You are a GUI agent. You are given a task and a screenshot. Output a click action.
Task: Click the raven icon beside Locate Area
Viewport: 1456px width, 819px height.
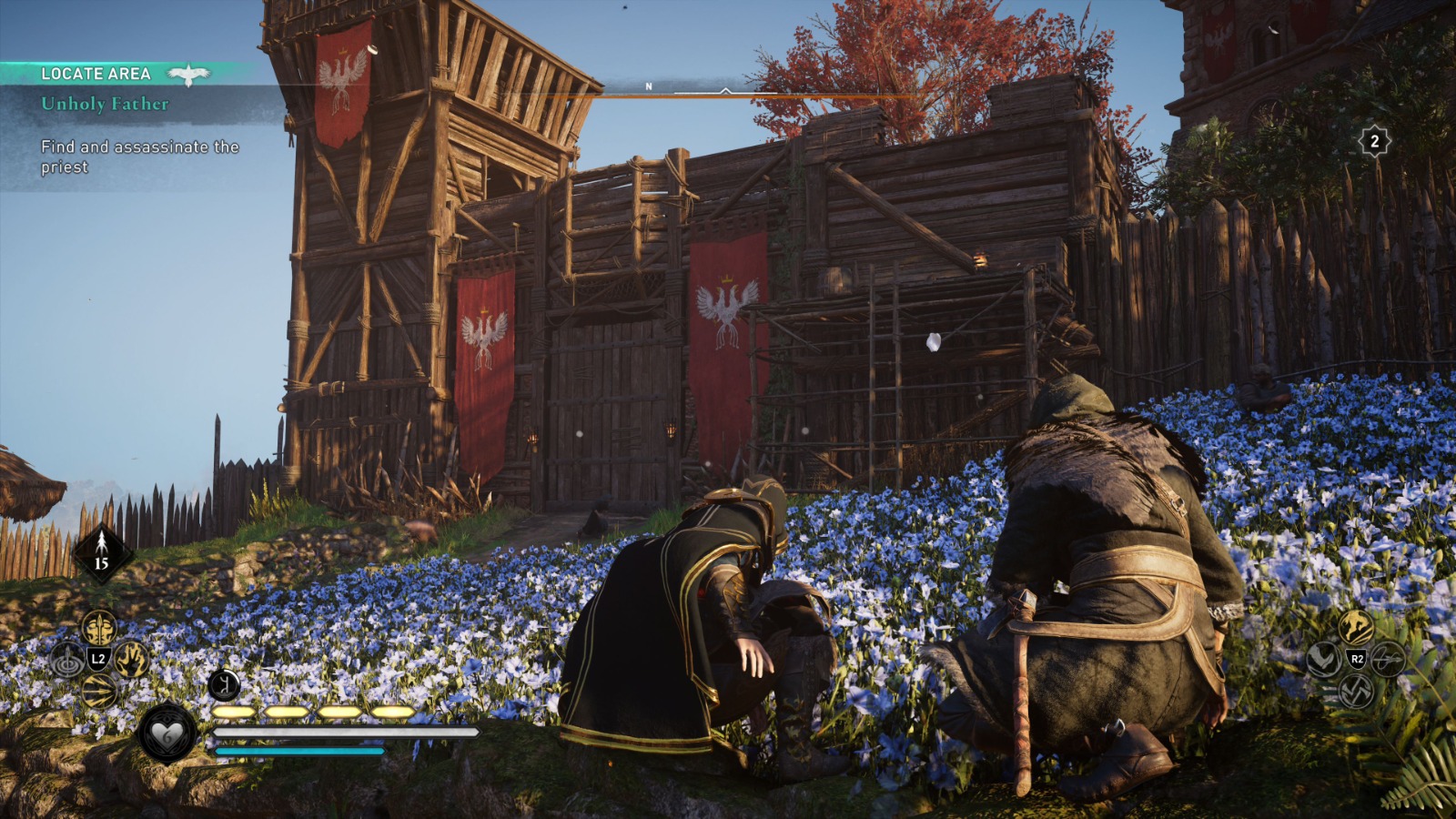coord(189,75)
